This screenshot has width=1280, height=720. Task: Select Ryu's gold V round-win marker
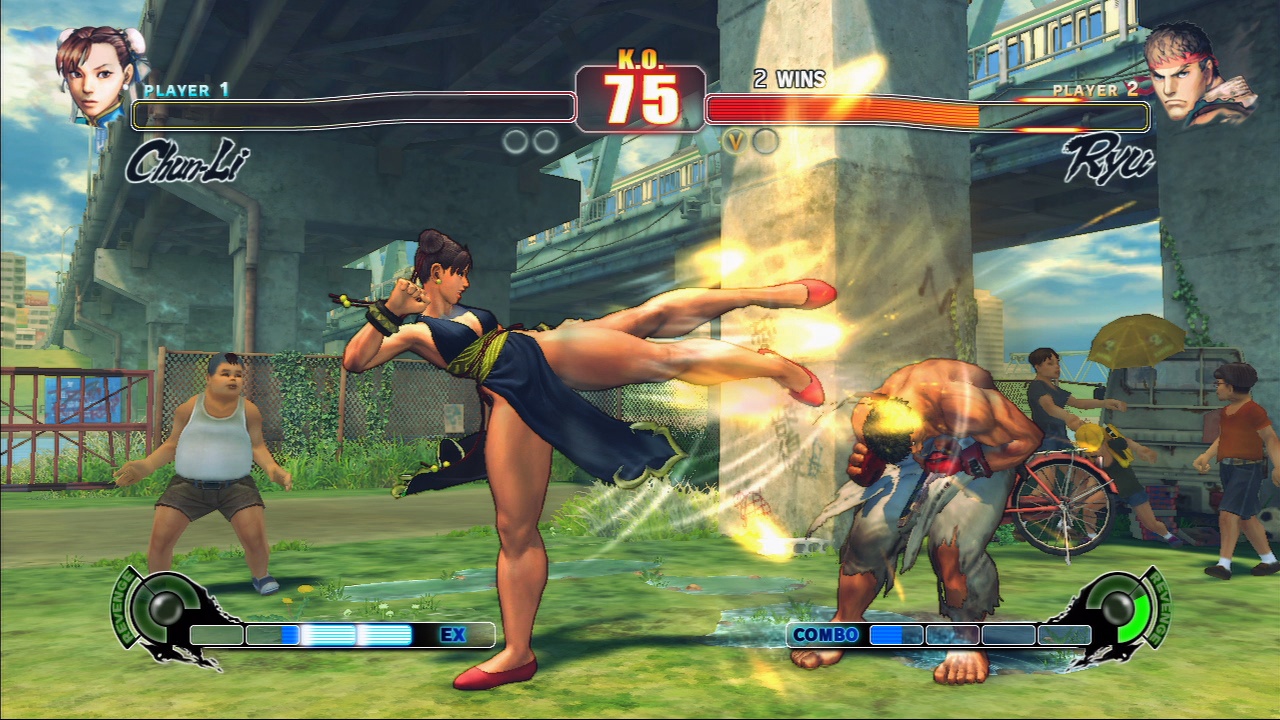(735, 141)
